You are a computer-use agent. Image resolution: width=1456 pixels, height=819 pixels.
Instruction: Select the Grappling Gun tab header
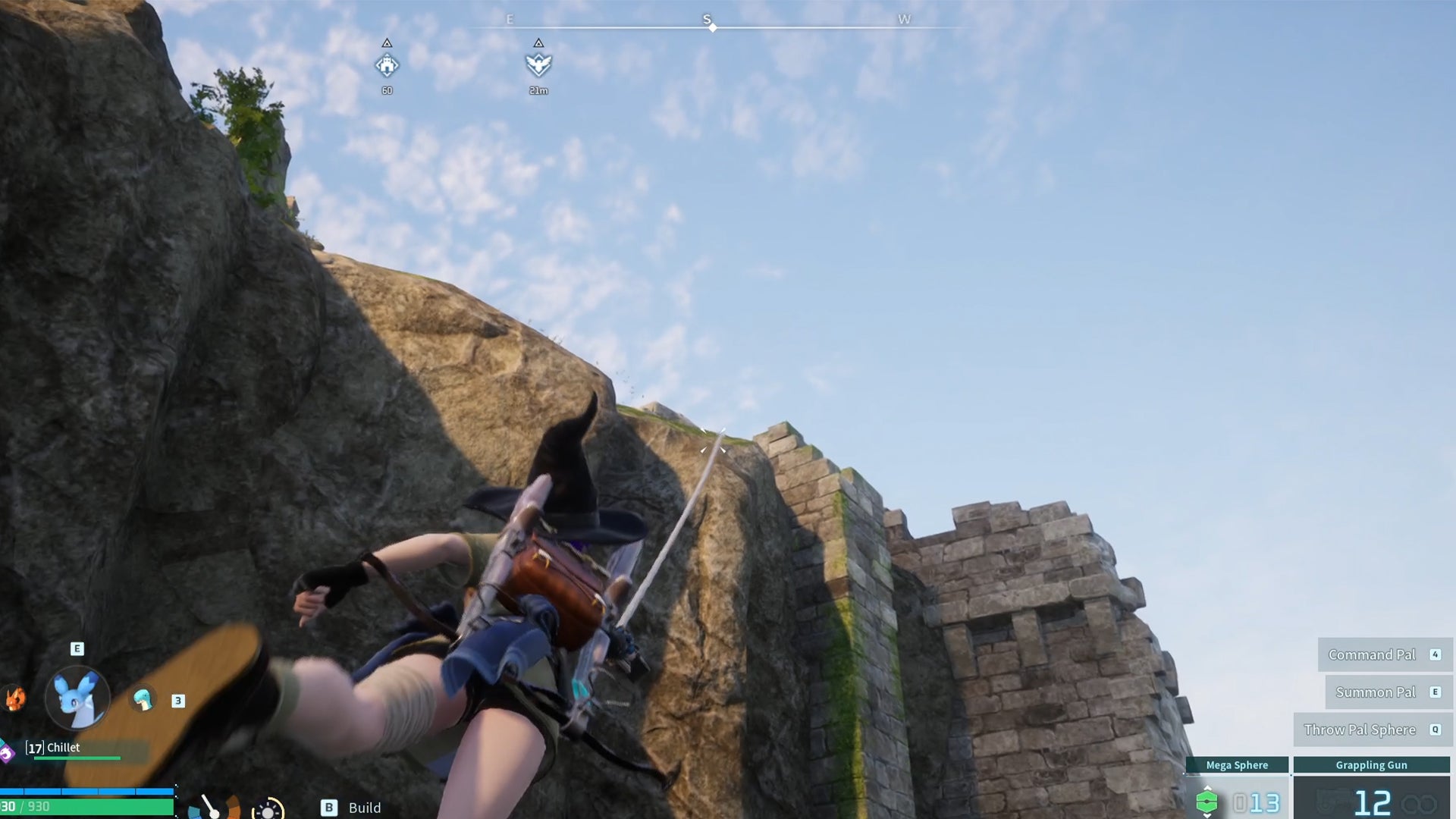1372,765
